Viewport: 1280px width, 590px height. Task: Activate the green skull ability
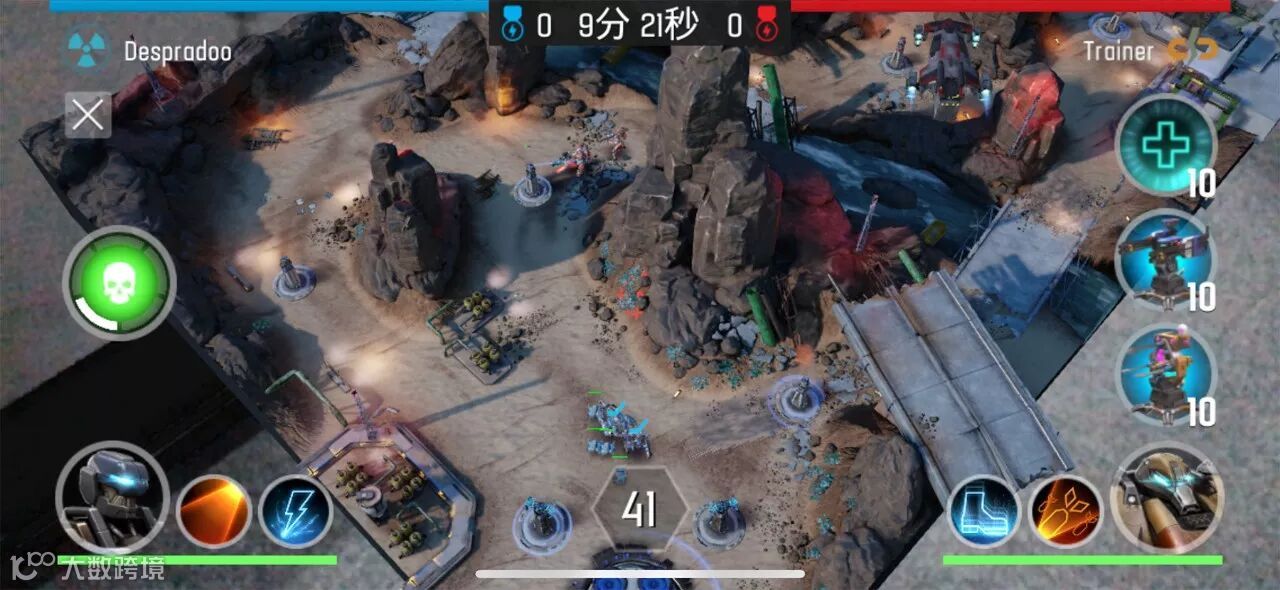119,283
